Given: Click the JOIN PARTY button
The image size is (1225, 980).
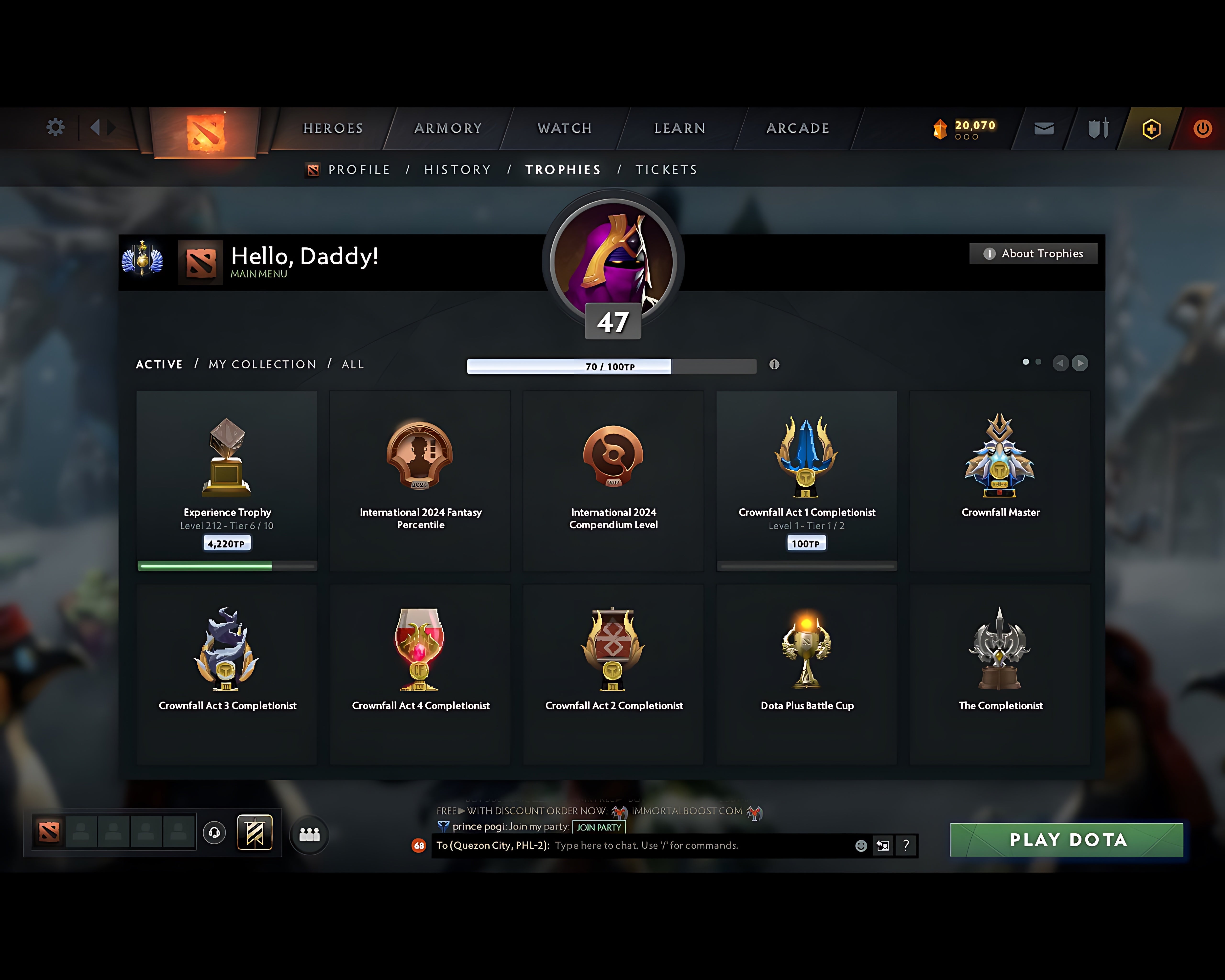Looking at the screenshot, I should 598,828.
